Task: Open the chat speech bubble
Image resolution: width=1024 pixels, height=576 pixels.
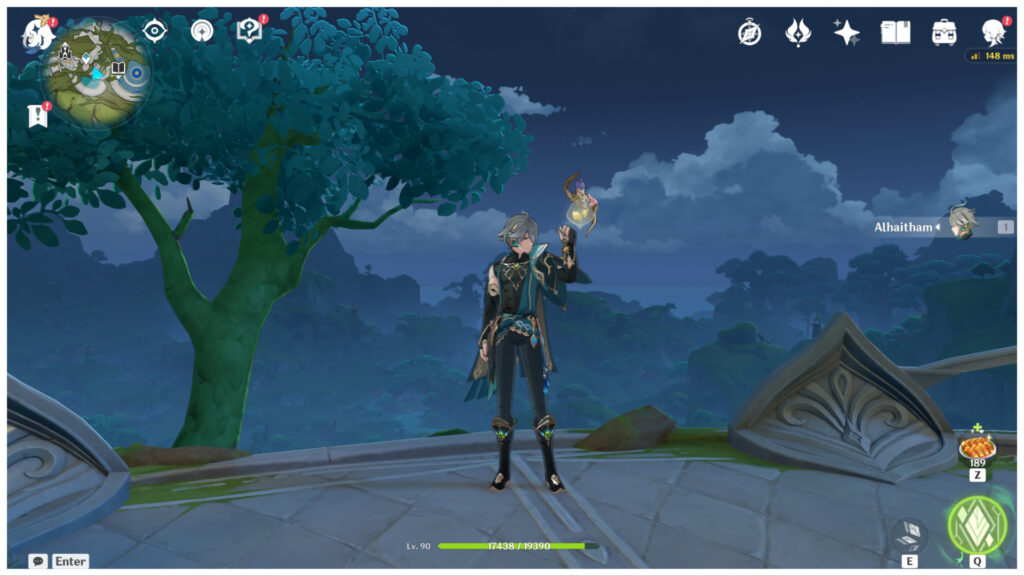Action: (x=38, y=561)
